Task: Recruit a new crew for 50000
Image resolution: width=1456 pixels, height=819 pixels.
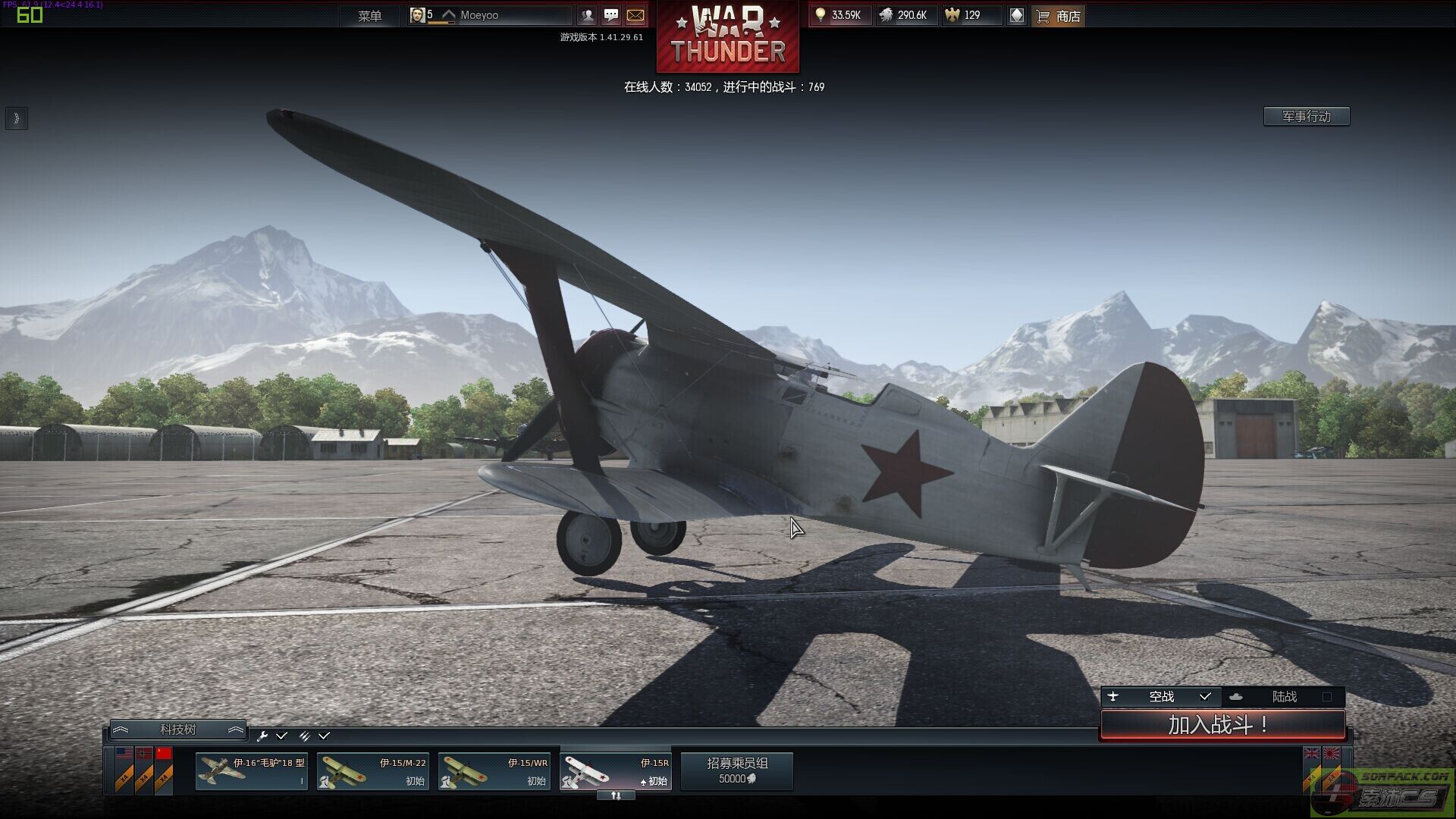Action: tap(736, 771)
